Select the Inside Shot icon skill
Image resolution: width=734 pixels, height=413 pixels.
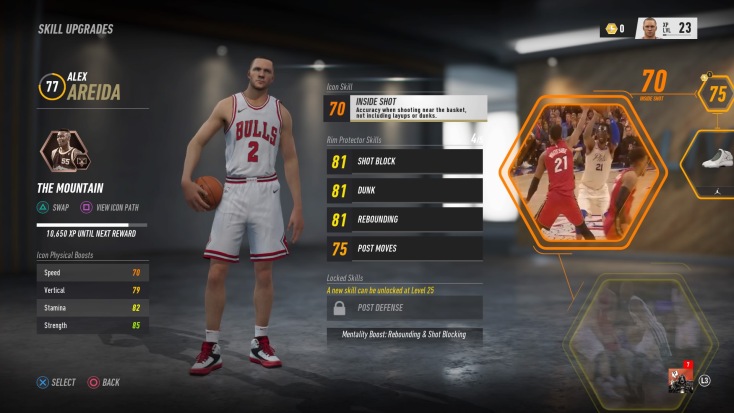pos(405,108)
